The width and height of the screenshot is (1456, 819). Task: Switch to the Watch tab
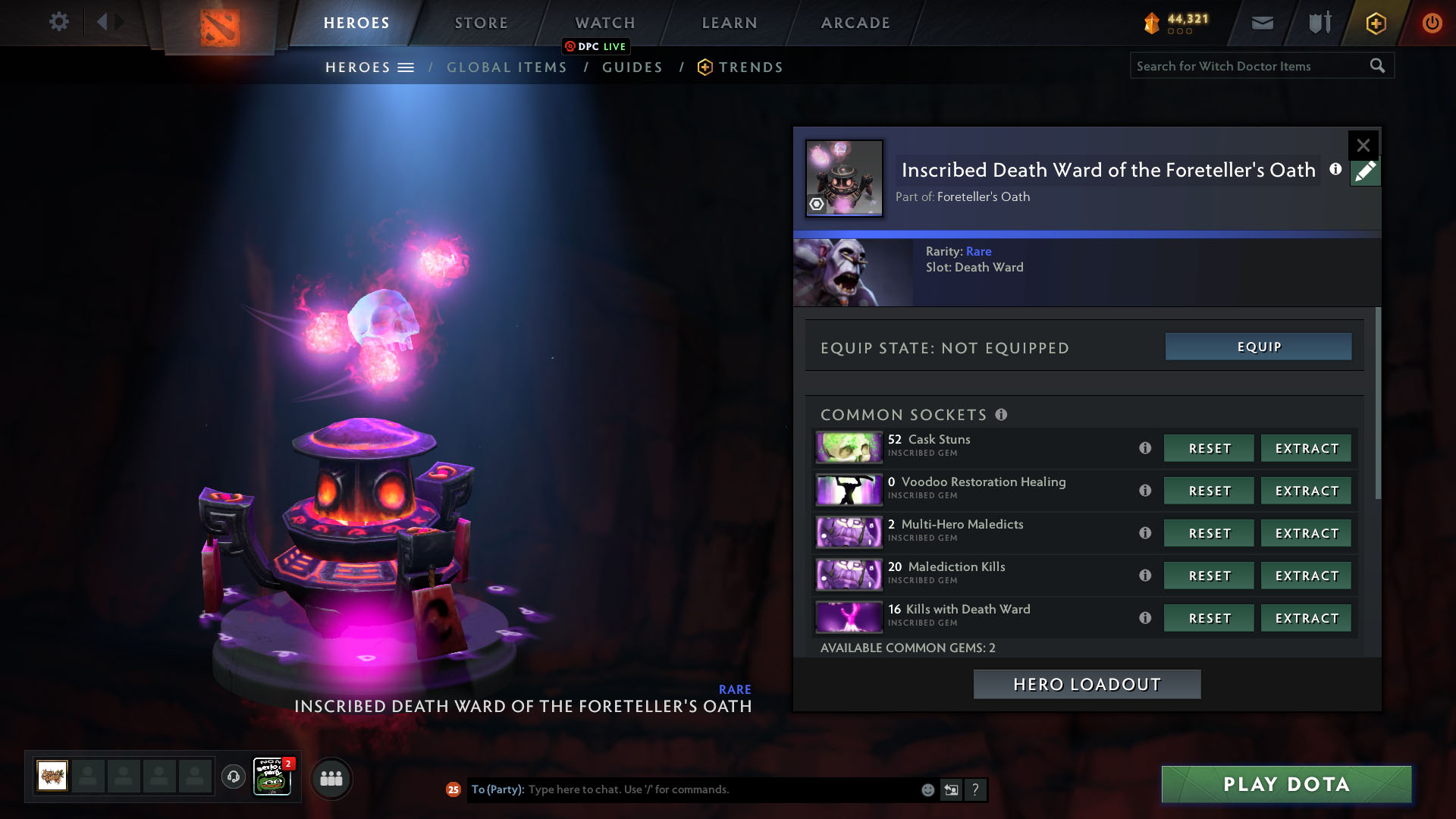coord(604,23)
